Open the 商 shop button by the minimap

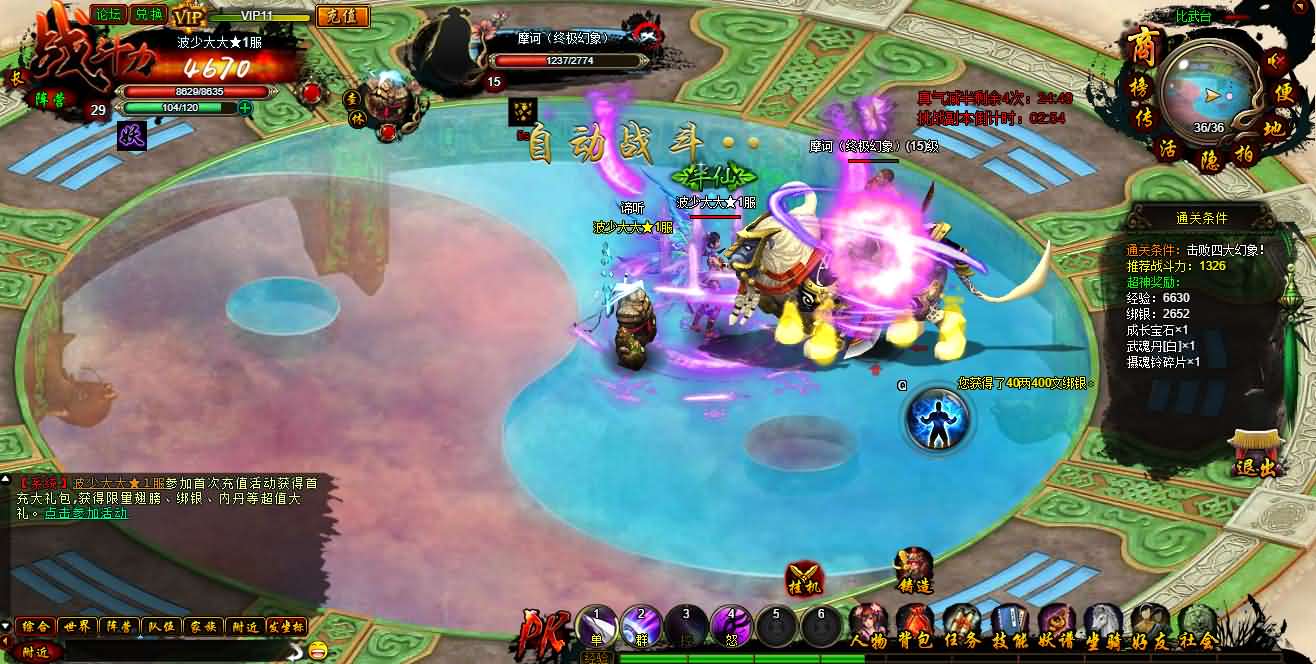click(x=1141, y=46)
